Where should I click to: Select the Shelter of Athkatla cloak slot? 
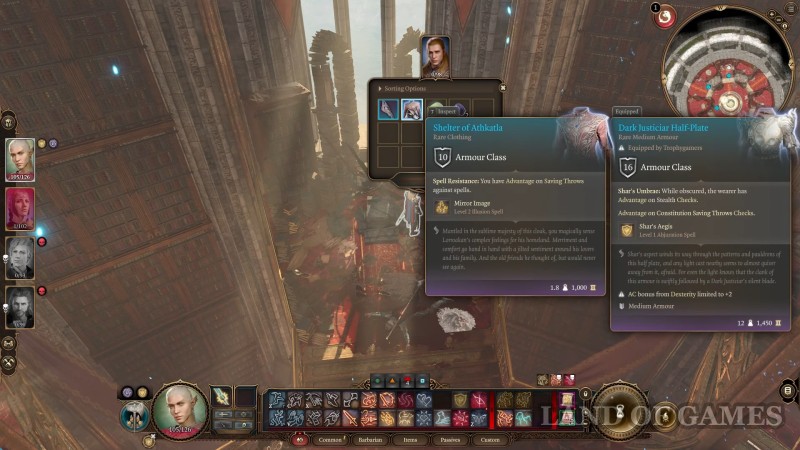[x=411, y=109]
